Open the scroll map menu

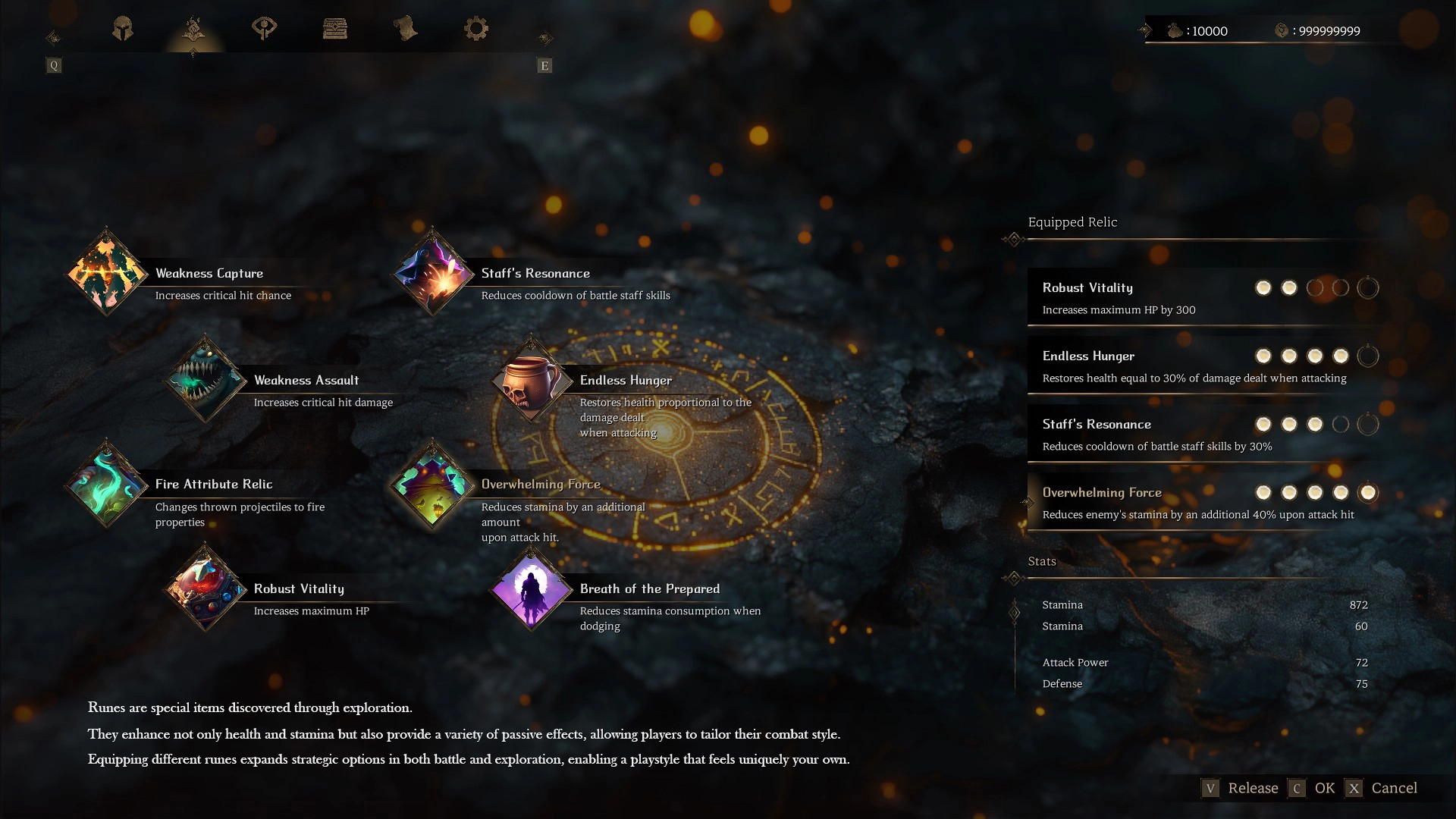(406, 30)
